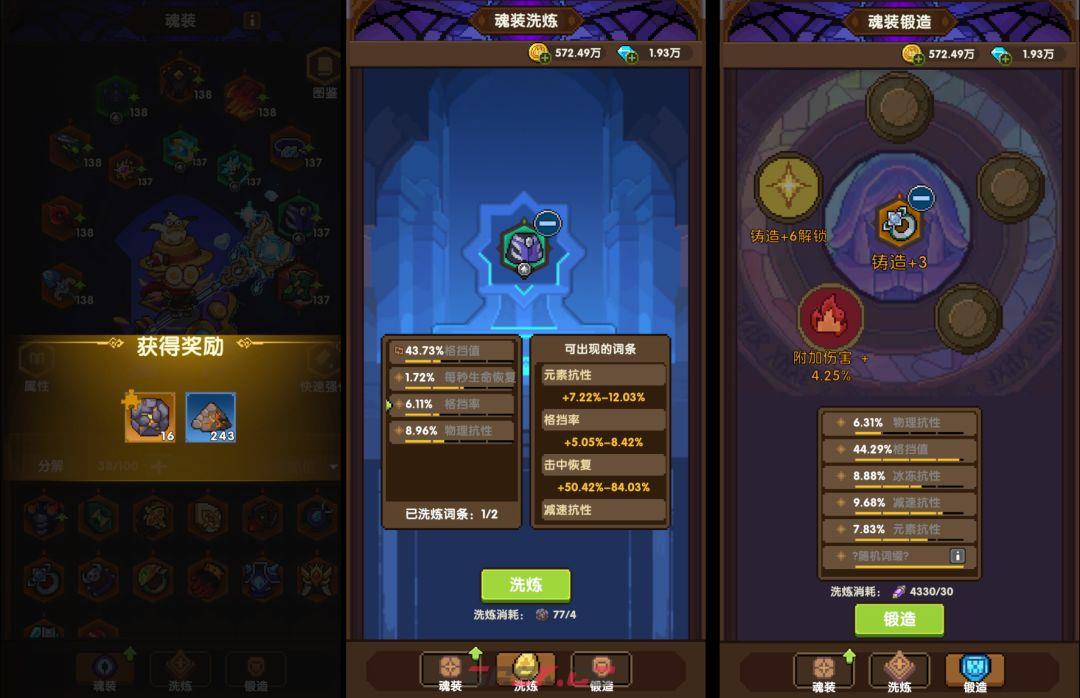1080x698 pixels.
Task: Open info for the 随机词缀 row
Action: coord(957,556)
